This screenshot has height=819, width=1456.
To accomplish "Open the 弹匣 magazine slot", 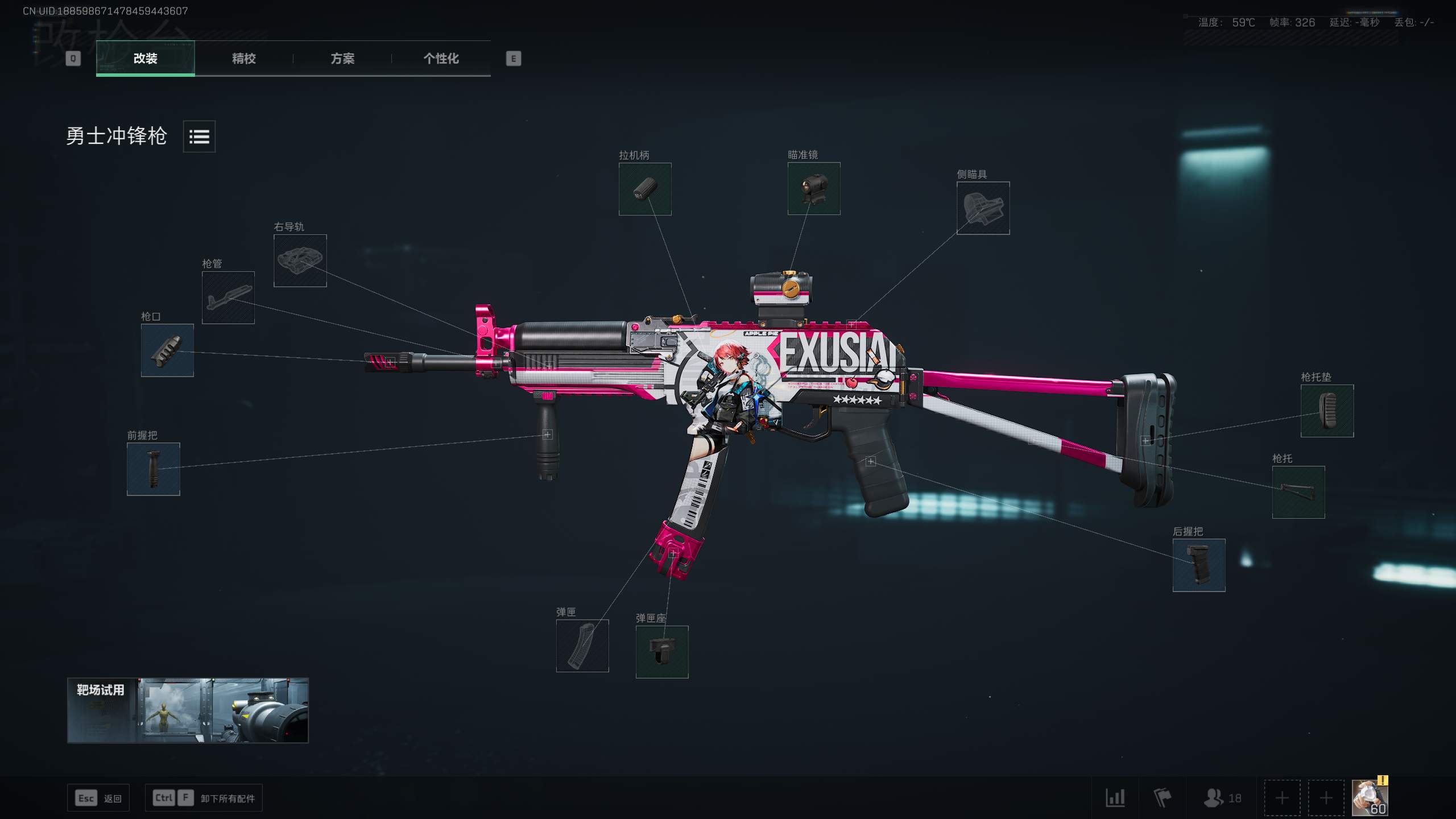I will (x=582, y=646).
